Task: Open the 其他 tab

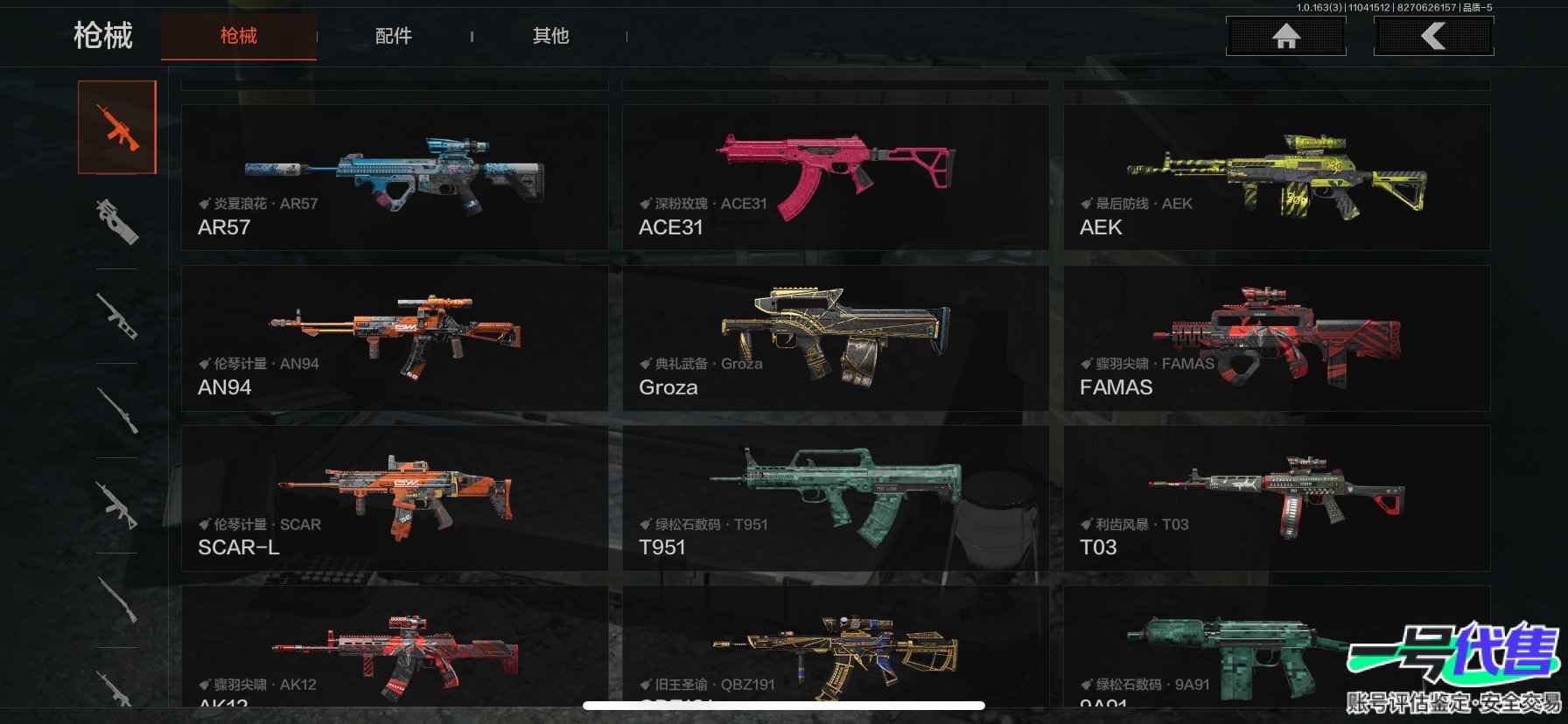Action: 550,36
